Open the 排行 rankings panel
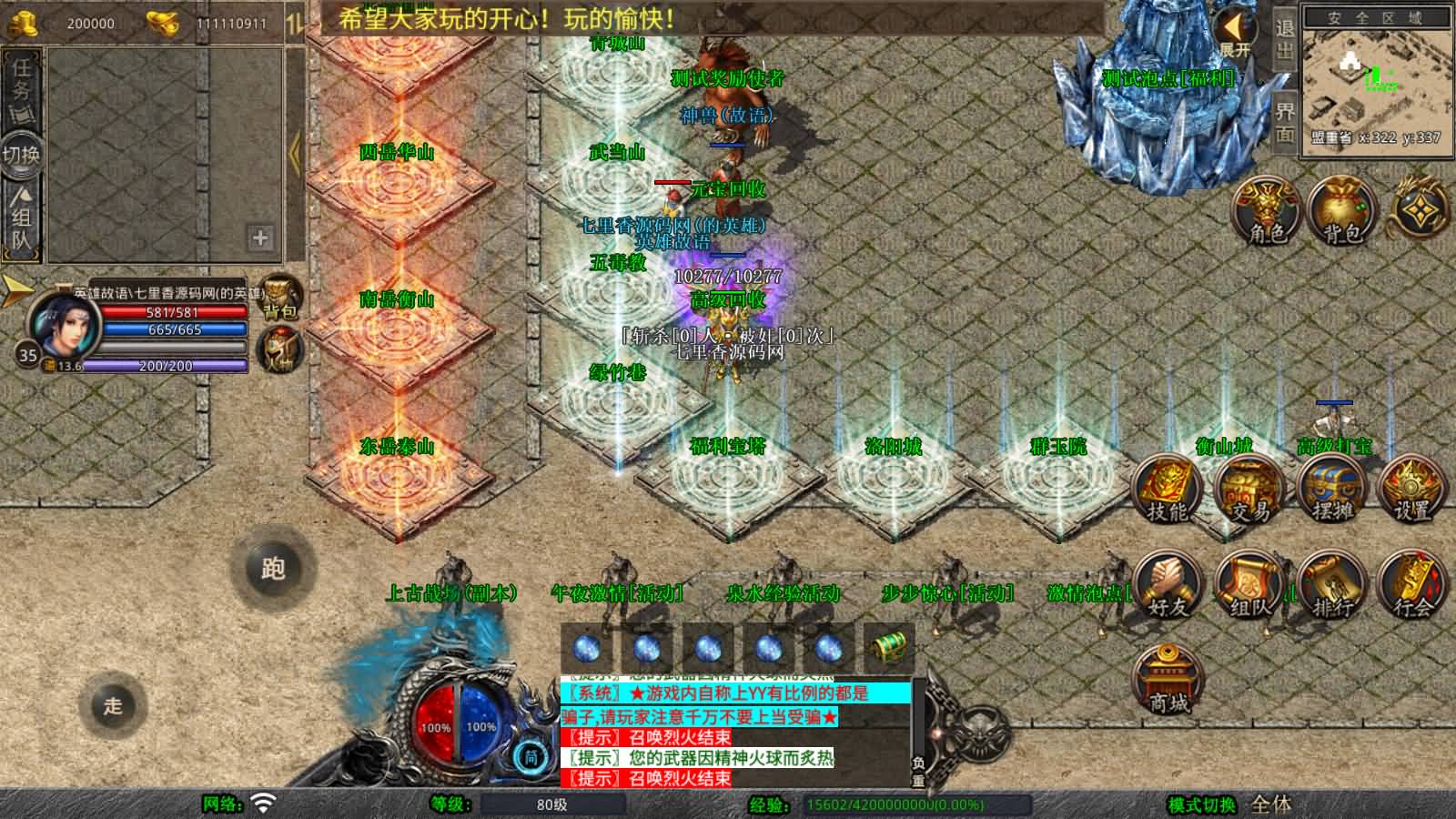Viewport: 1456px width, 819px height. [x=1331, y=587]
